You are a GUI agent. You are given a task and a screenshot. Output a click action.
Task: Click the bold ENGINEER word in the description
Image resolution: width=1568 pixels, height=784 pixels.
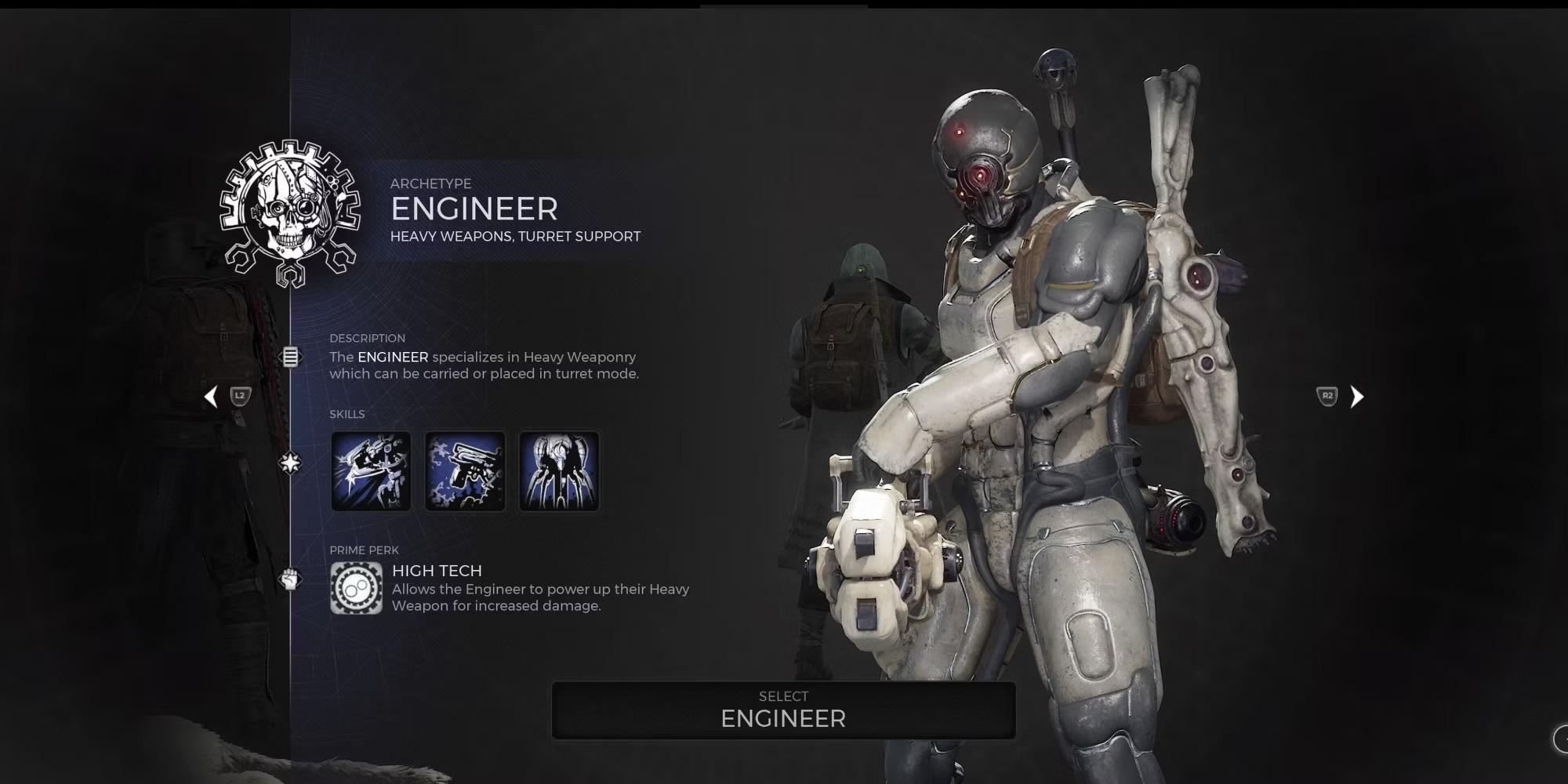(392, 357)
